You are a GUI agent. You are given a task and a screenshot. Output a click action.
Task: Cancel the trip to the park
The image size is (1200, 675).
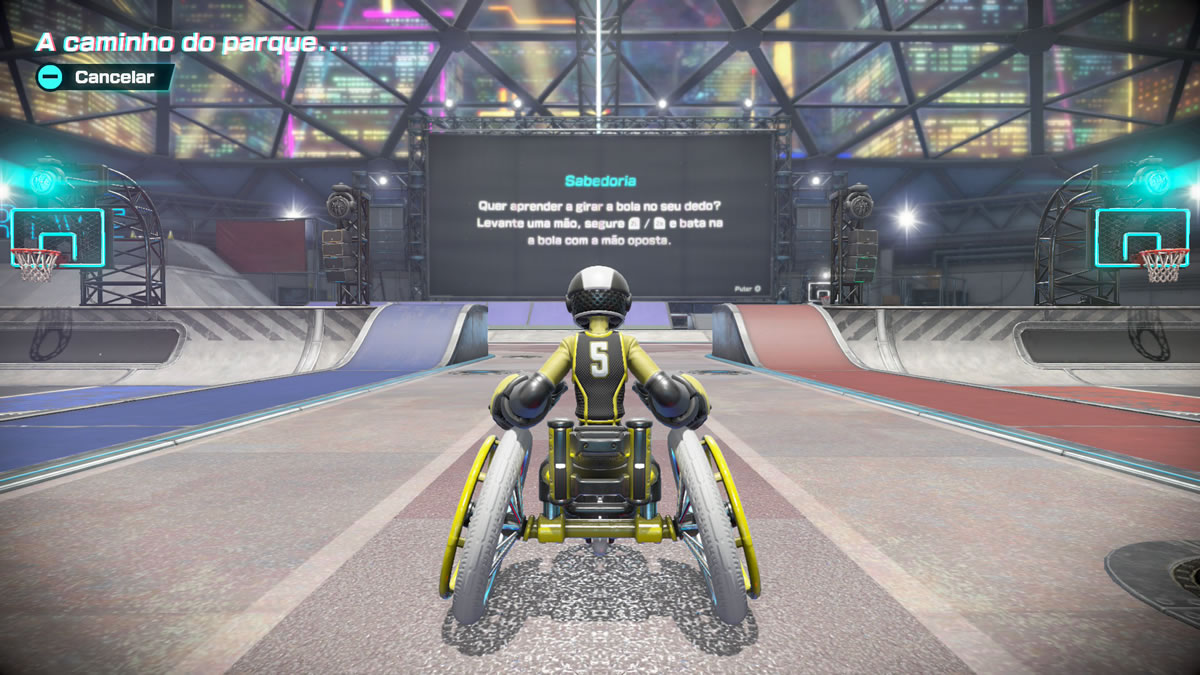click(x=103, y=77)
